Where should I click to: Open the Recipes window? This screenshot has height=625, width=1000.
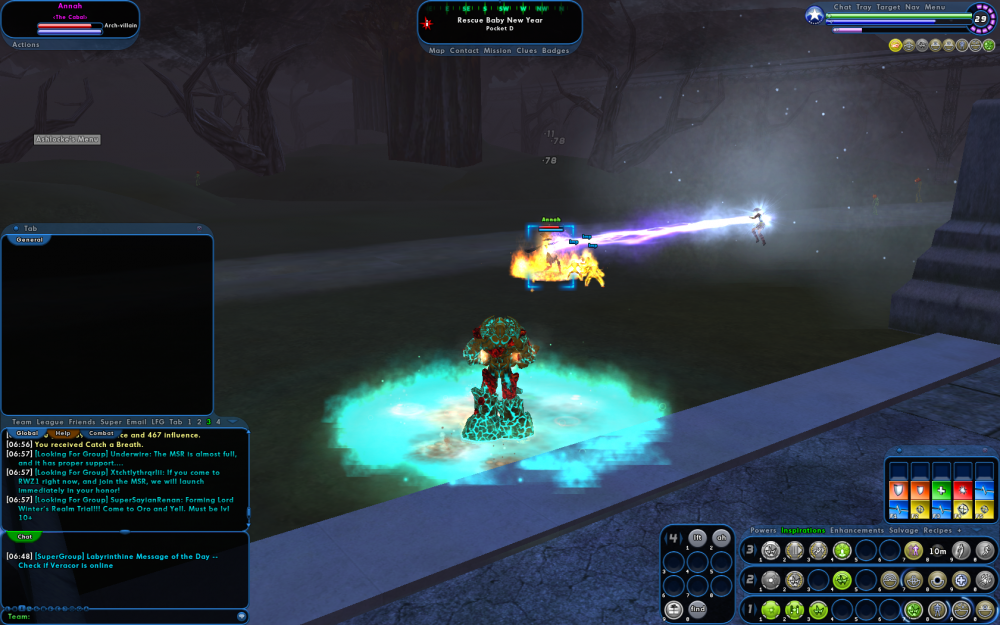(938, 530)
